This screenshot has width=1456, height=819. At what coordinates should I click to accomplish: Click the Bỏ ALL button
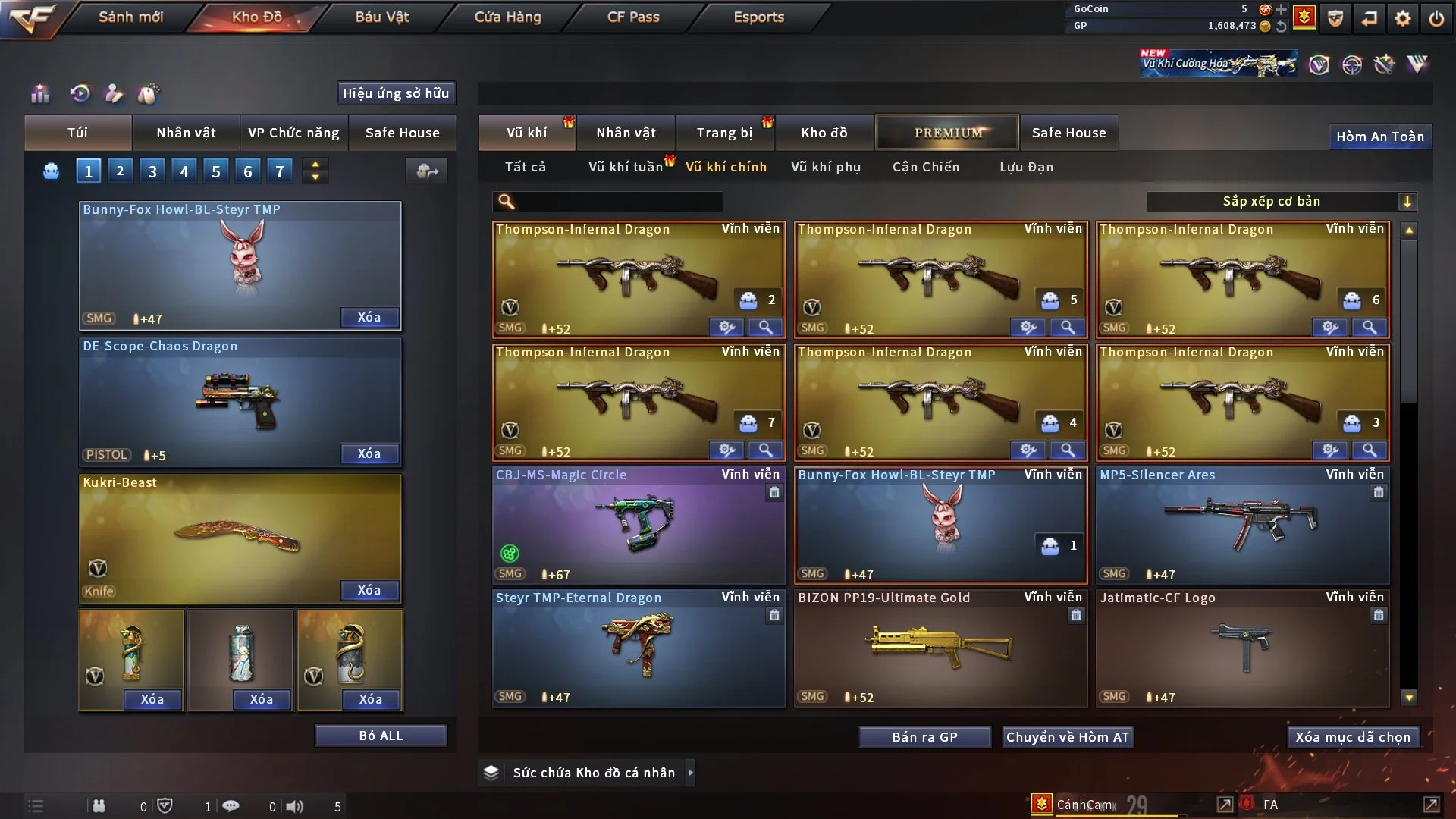tap(381, 736)
